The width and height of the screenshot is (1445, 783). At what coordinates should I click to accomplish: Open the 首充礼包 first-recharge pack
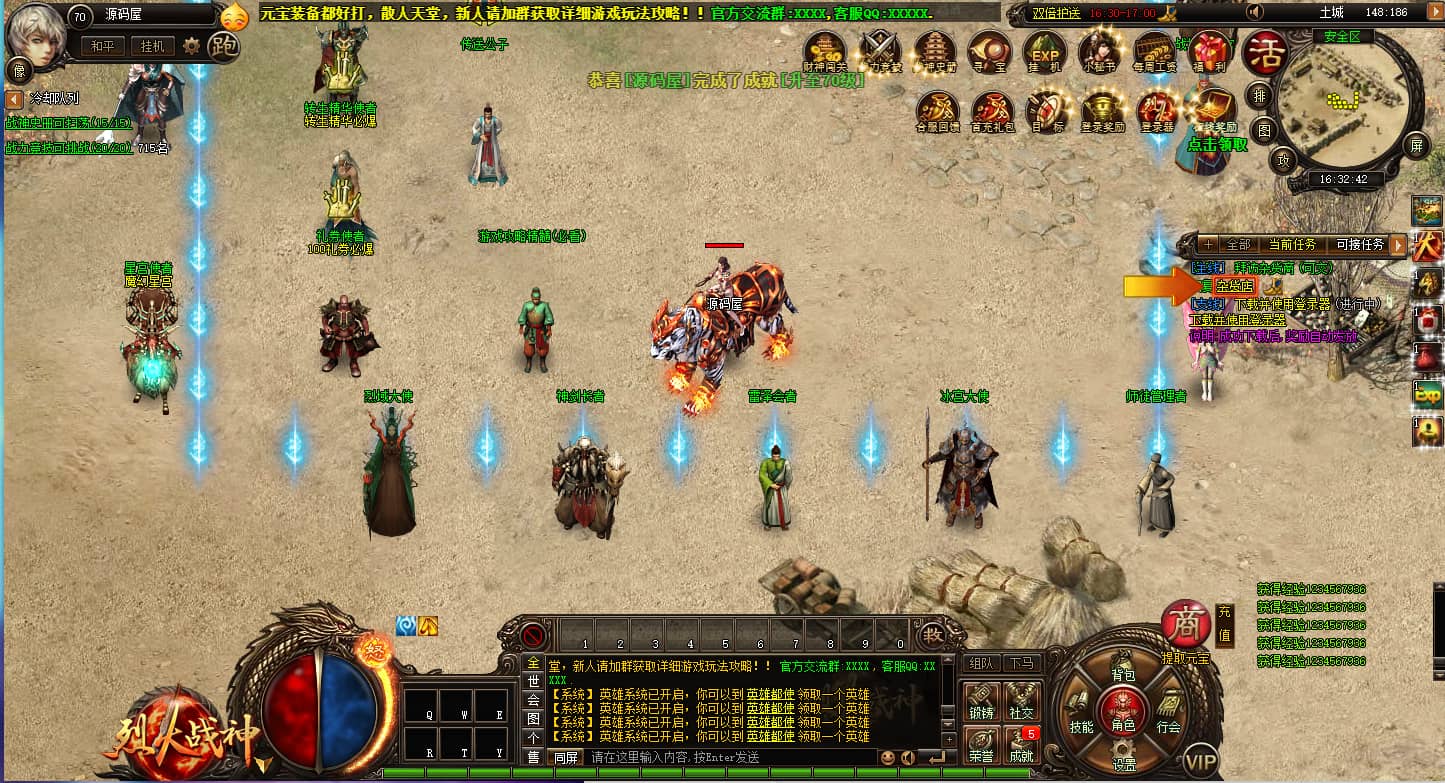point(992,110)
